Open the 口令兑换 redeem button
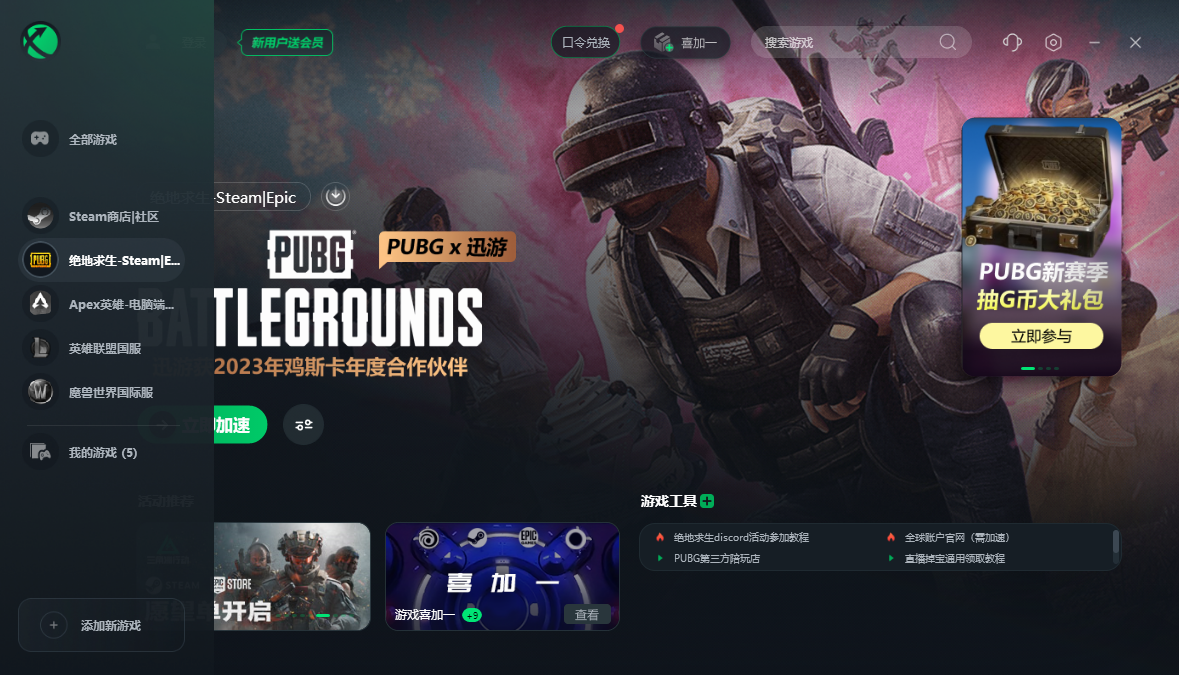The image size is (1179, 675). pos(586,42)
